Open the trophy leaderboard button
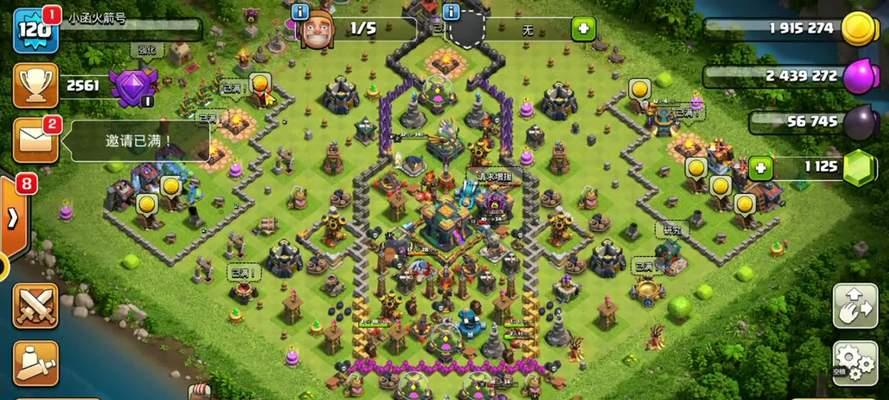The image size is (889, 400). point(33,85)
